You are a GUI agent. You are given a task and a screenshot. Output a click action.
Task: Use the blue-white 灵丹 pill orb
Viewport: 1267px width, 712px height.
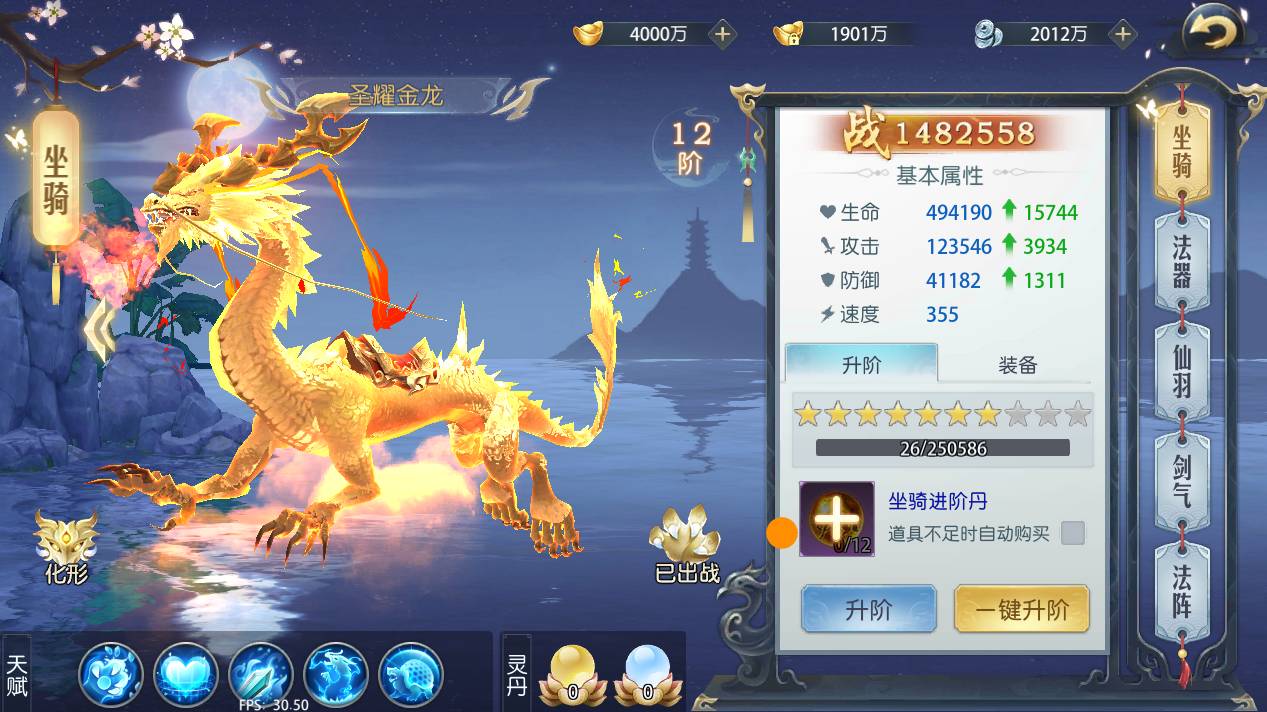[648, 673]
